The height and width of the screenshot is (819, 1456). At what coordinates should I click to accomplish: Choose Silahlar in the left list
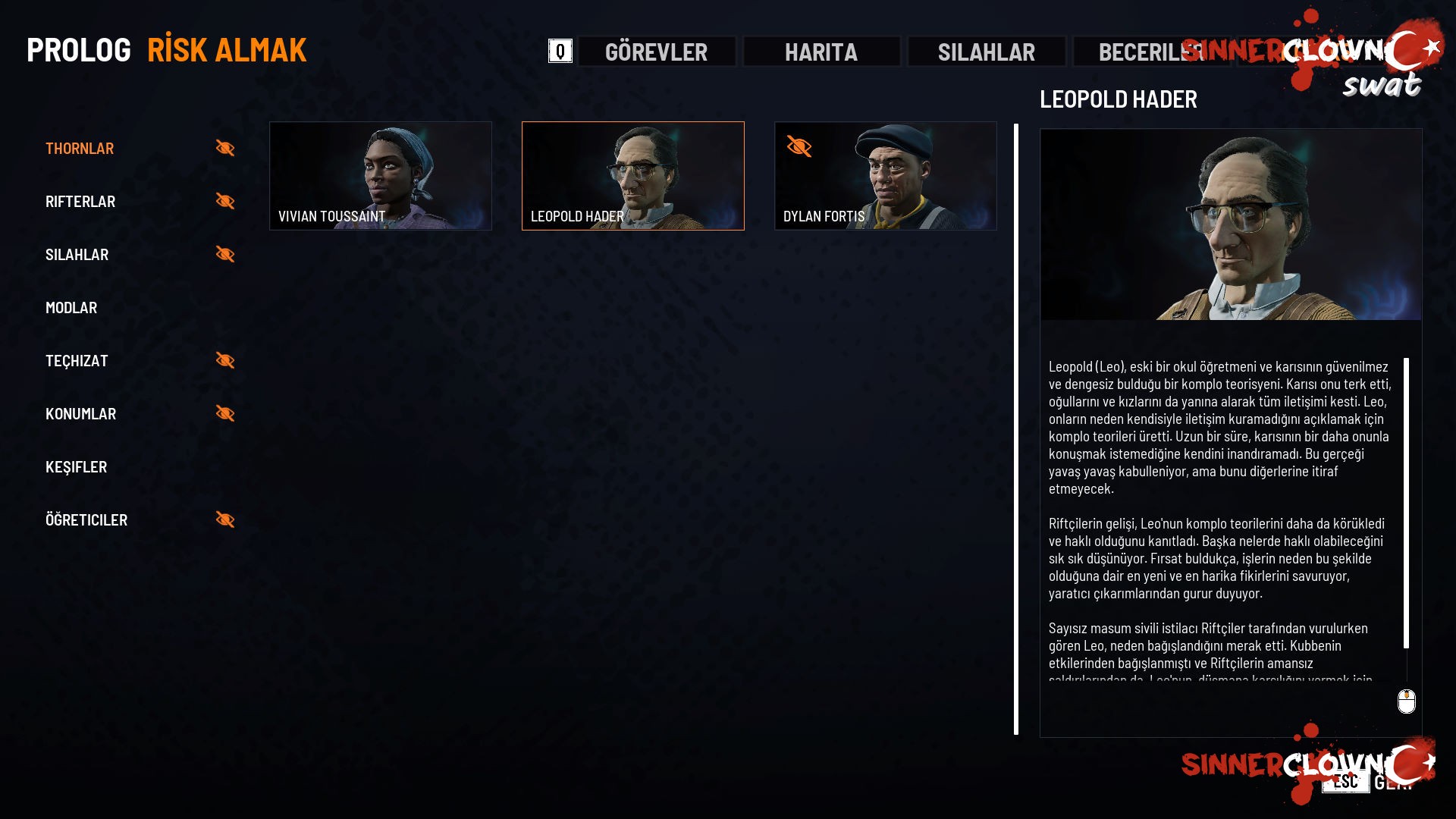pos(77,255)
